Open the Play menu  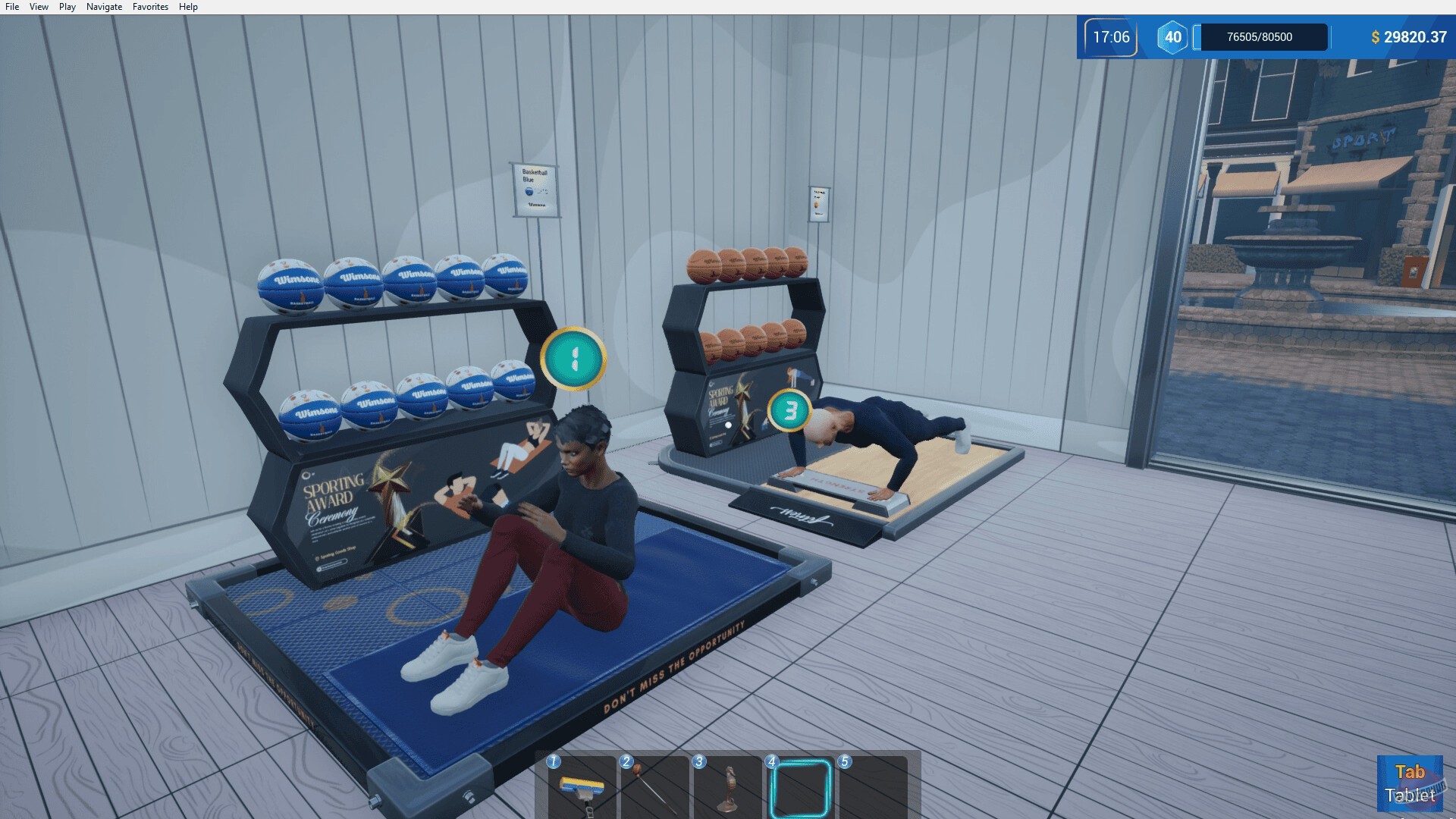tap(67, 6)
